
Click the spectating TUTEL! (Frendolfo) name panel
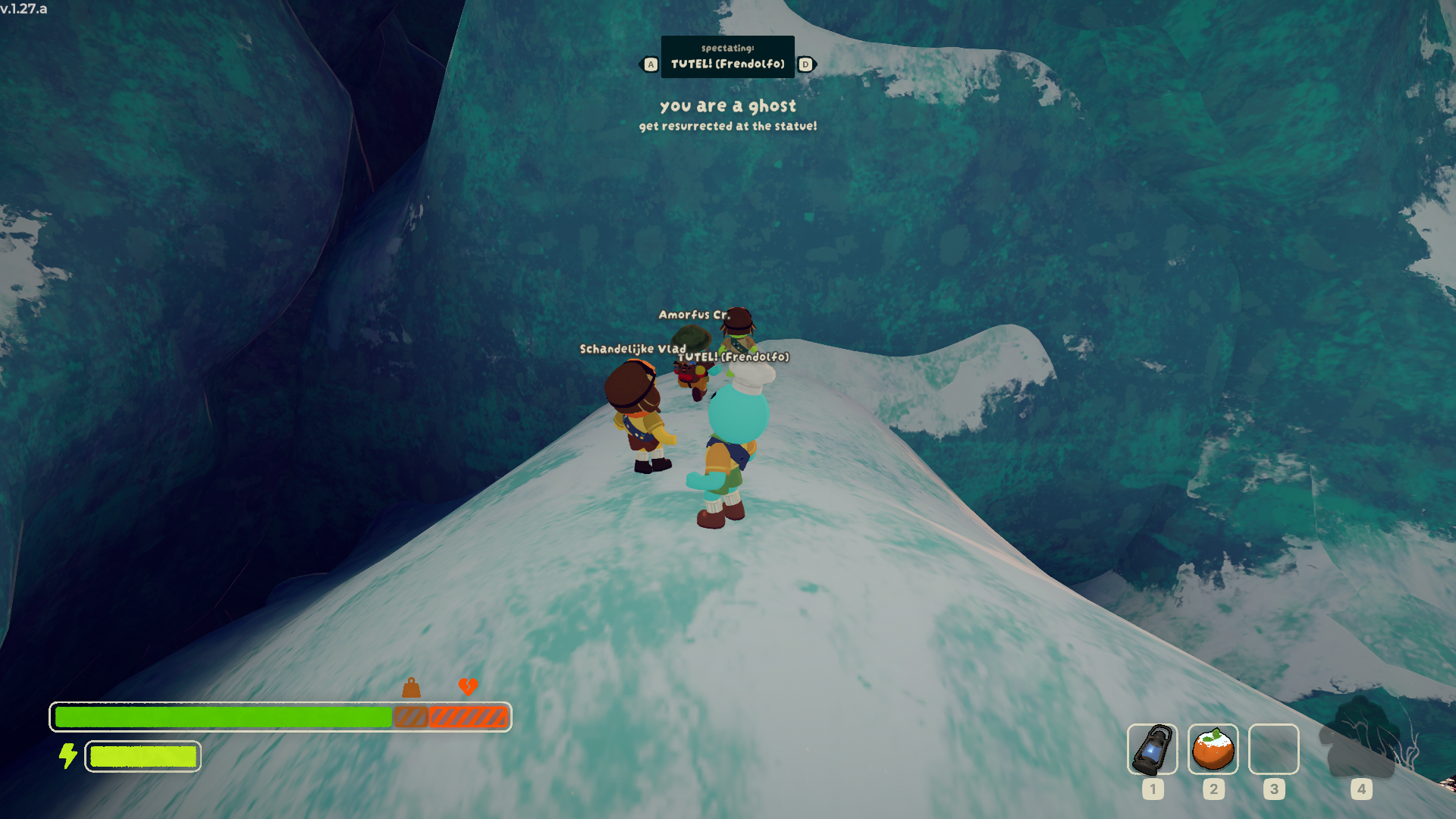[727, 57]
